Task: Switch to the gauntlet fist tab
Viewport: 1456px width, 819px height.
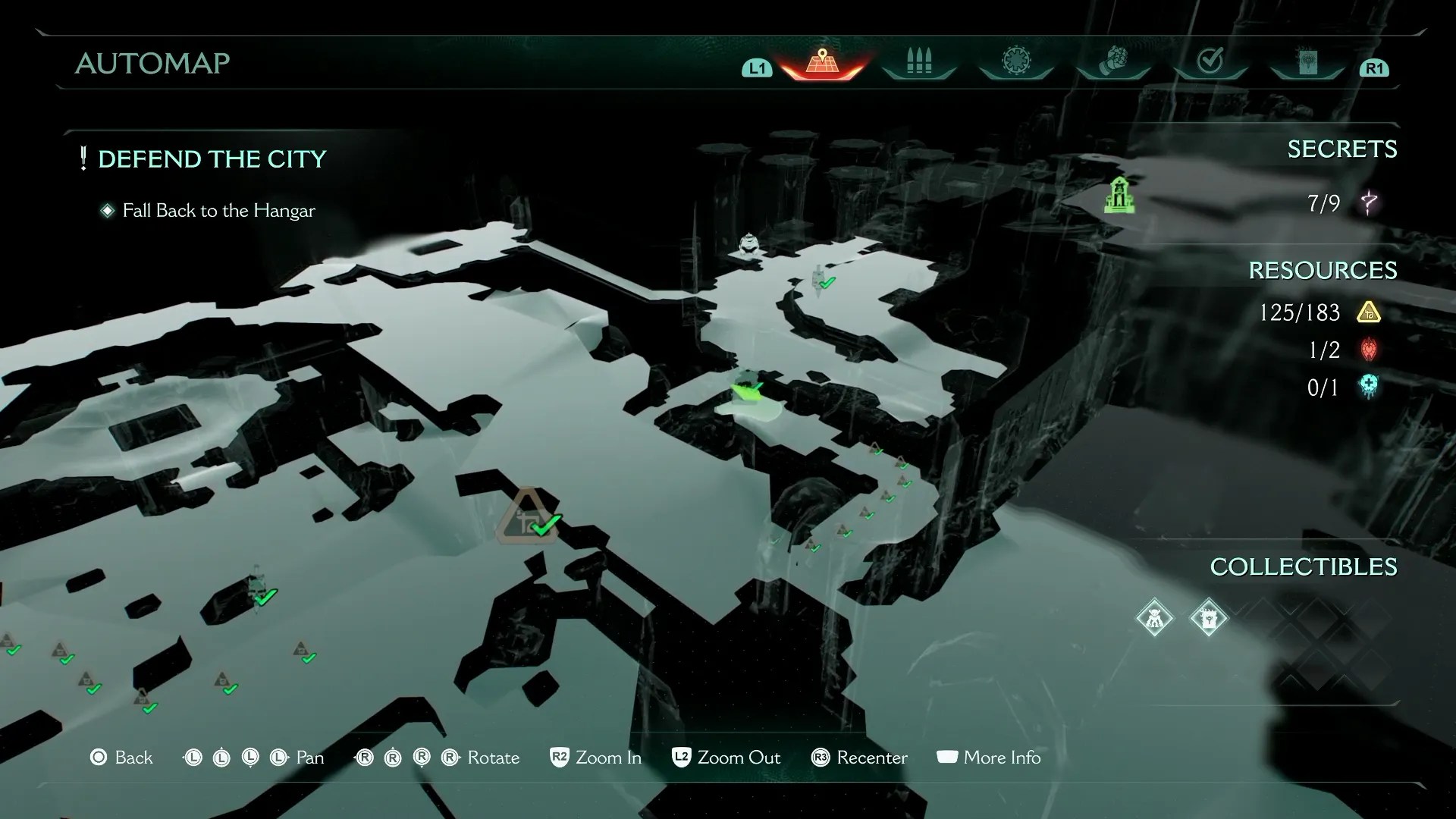Action: pyautogui.click(x=1112, y=61)
